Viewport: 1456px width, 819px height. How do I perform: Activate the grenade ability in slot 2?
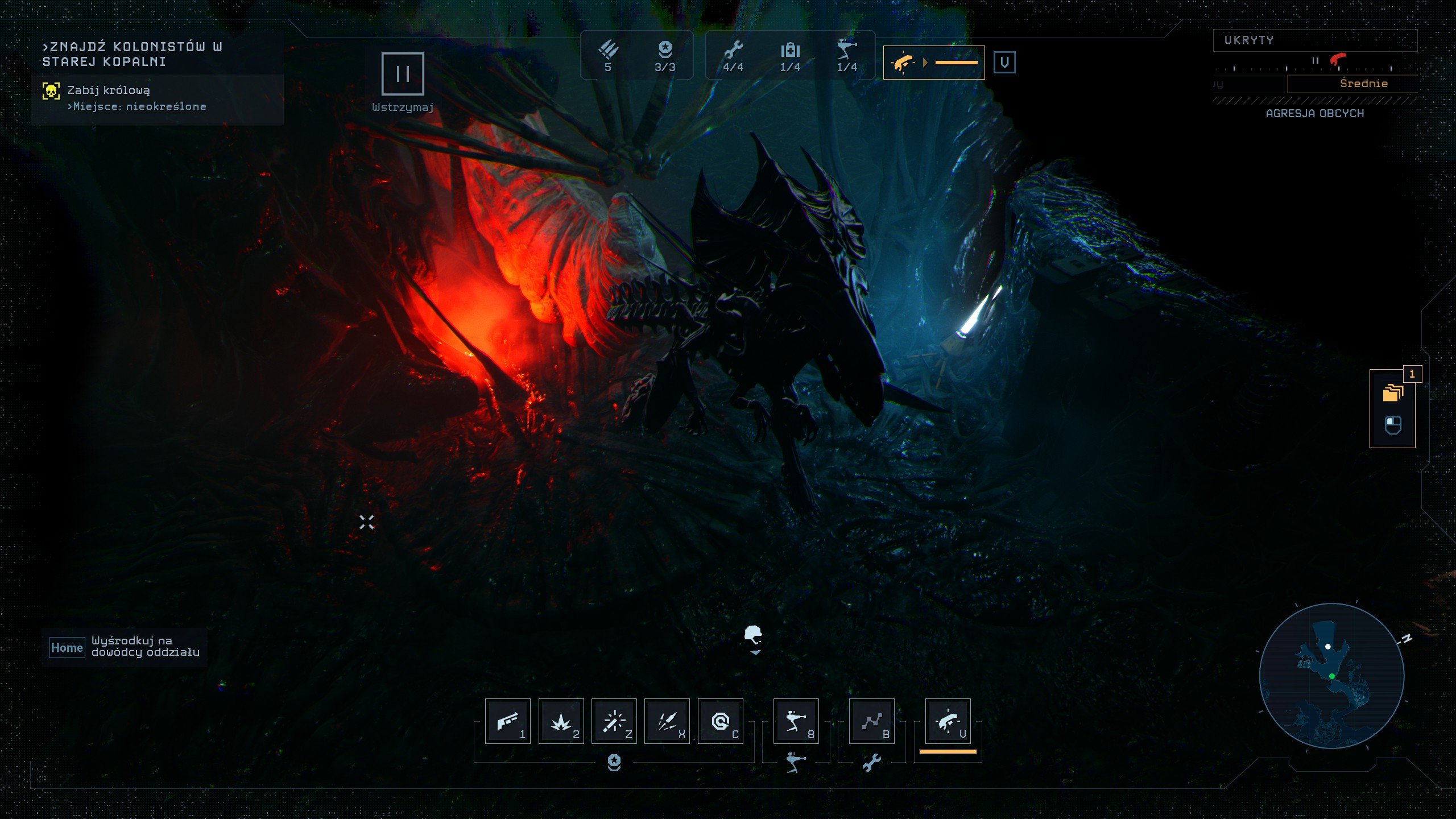coord(560,721)
